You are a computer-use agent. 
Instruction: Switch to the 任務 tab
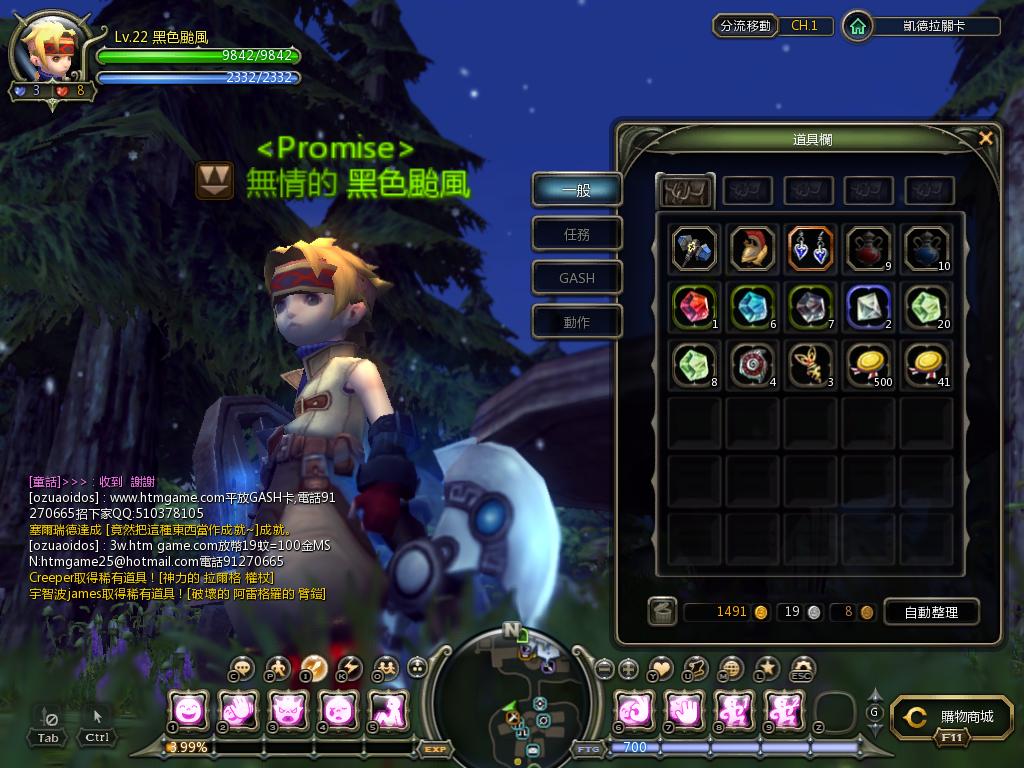[x=577, y=234]
